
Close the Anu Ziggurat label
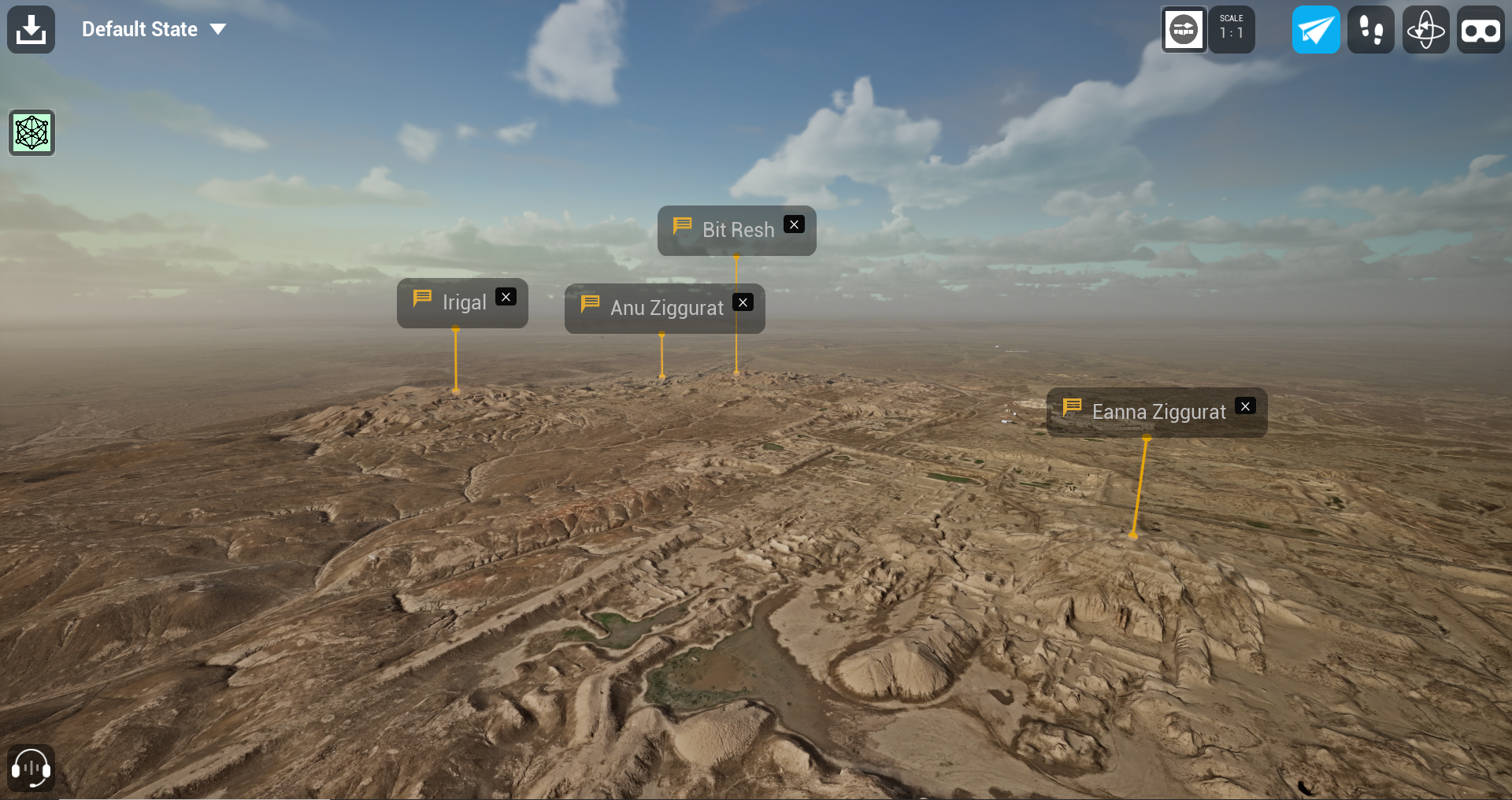click(x=743, y=302)
